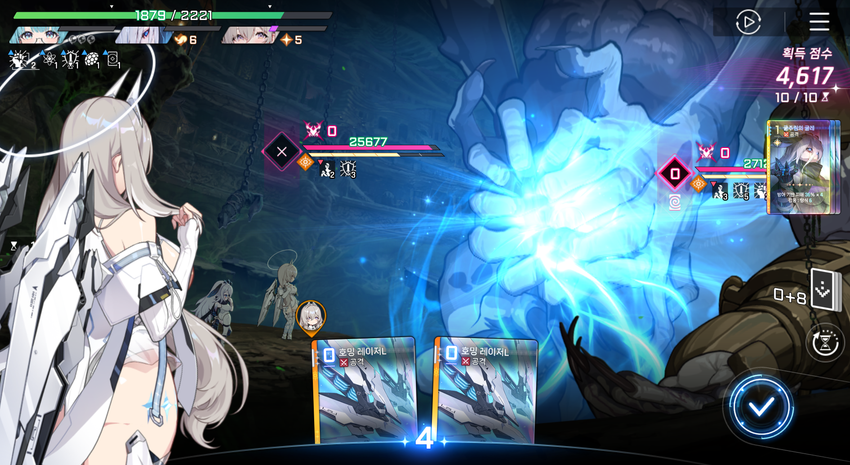Screen dimensions: 850x465
Task: Inspect the enemy's queued action card
Action: 801,167
